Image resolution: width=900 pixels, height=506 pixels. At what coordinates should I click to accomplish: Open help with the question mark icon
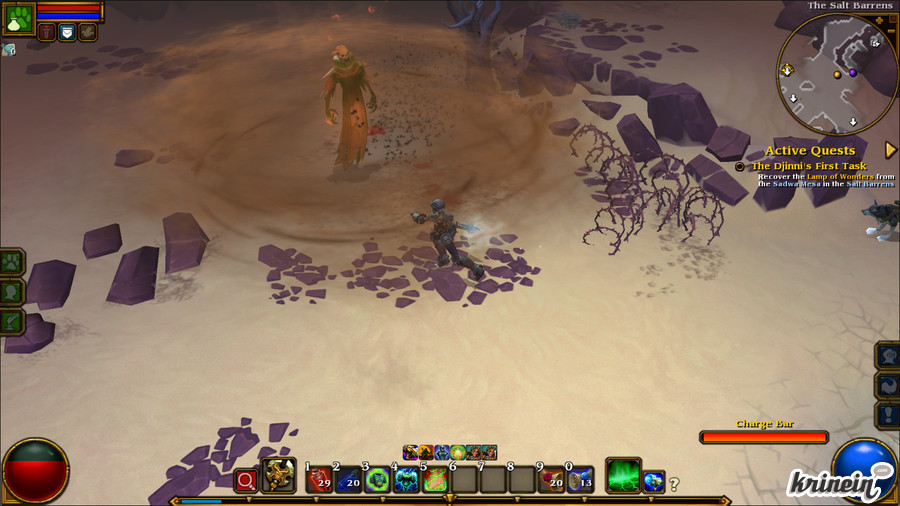coord(674,485)
